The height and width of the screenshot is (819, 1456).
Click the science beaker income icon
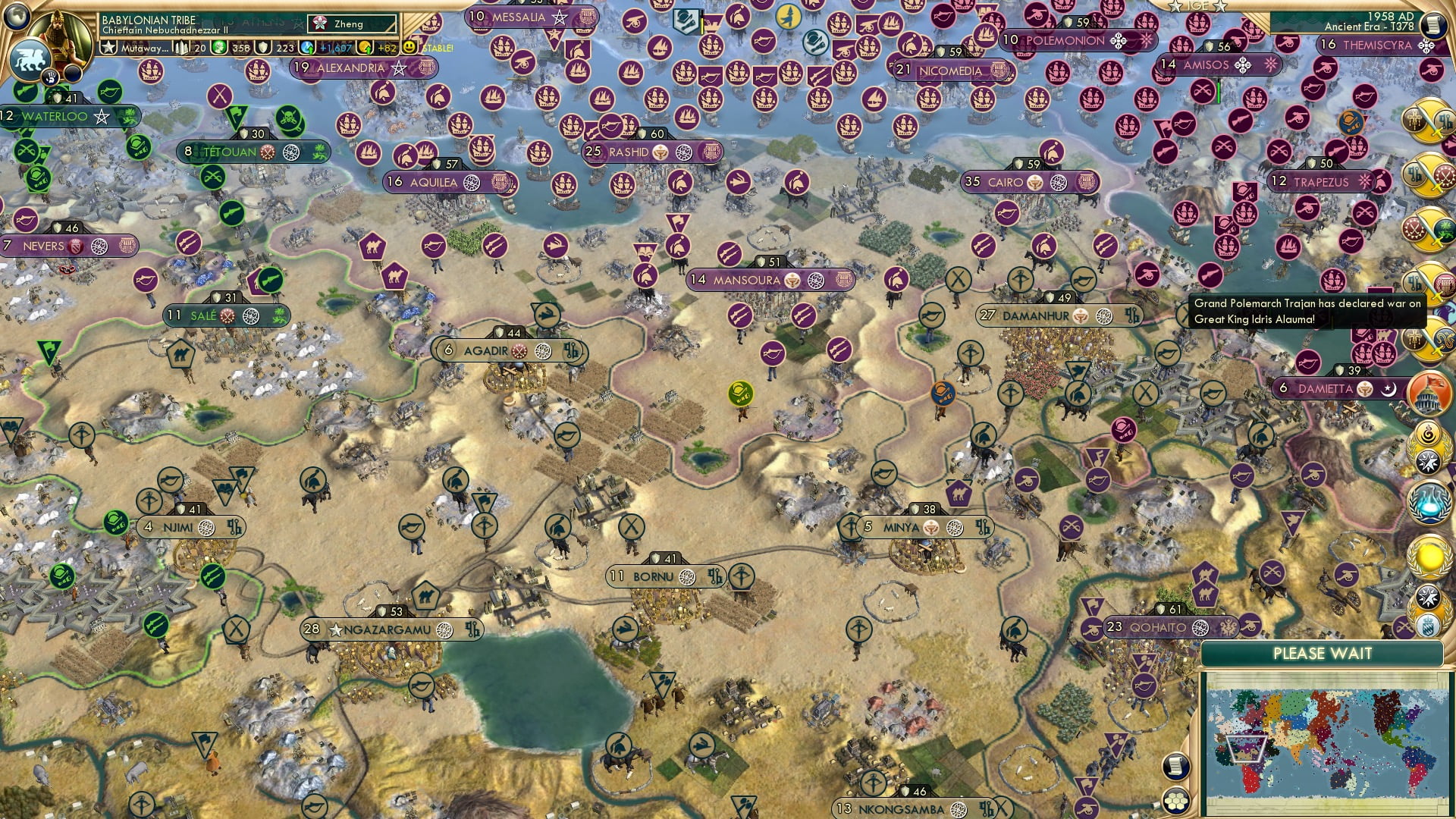[x=307, y=48]
